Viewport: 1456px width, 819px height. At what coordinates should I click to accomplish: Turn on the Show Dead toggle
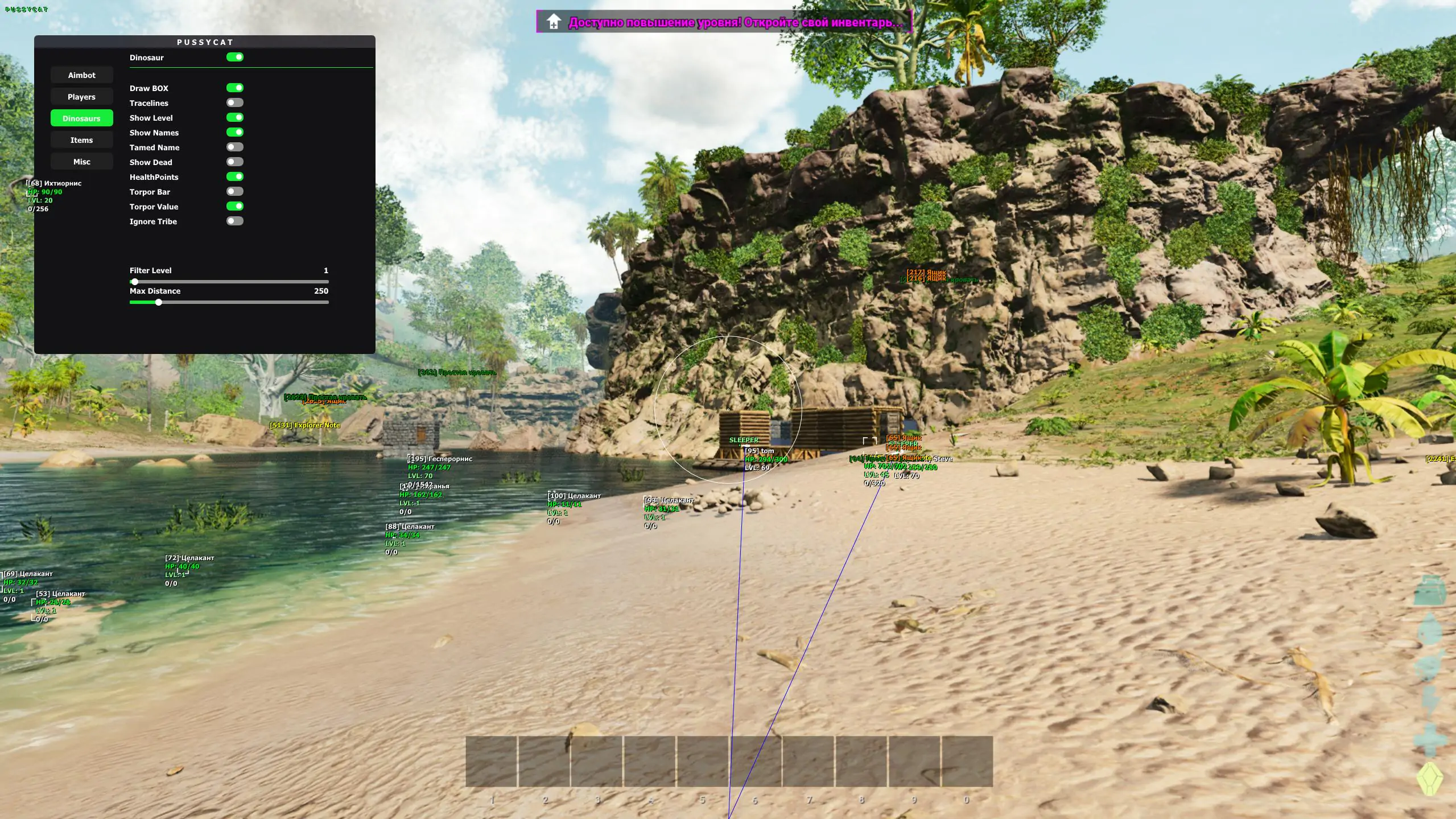click(234, 162)
